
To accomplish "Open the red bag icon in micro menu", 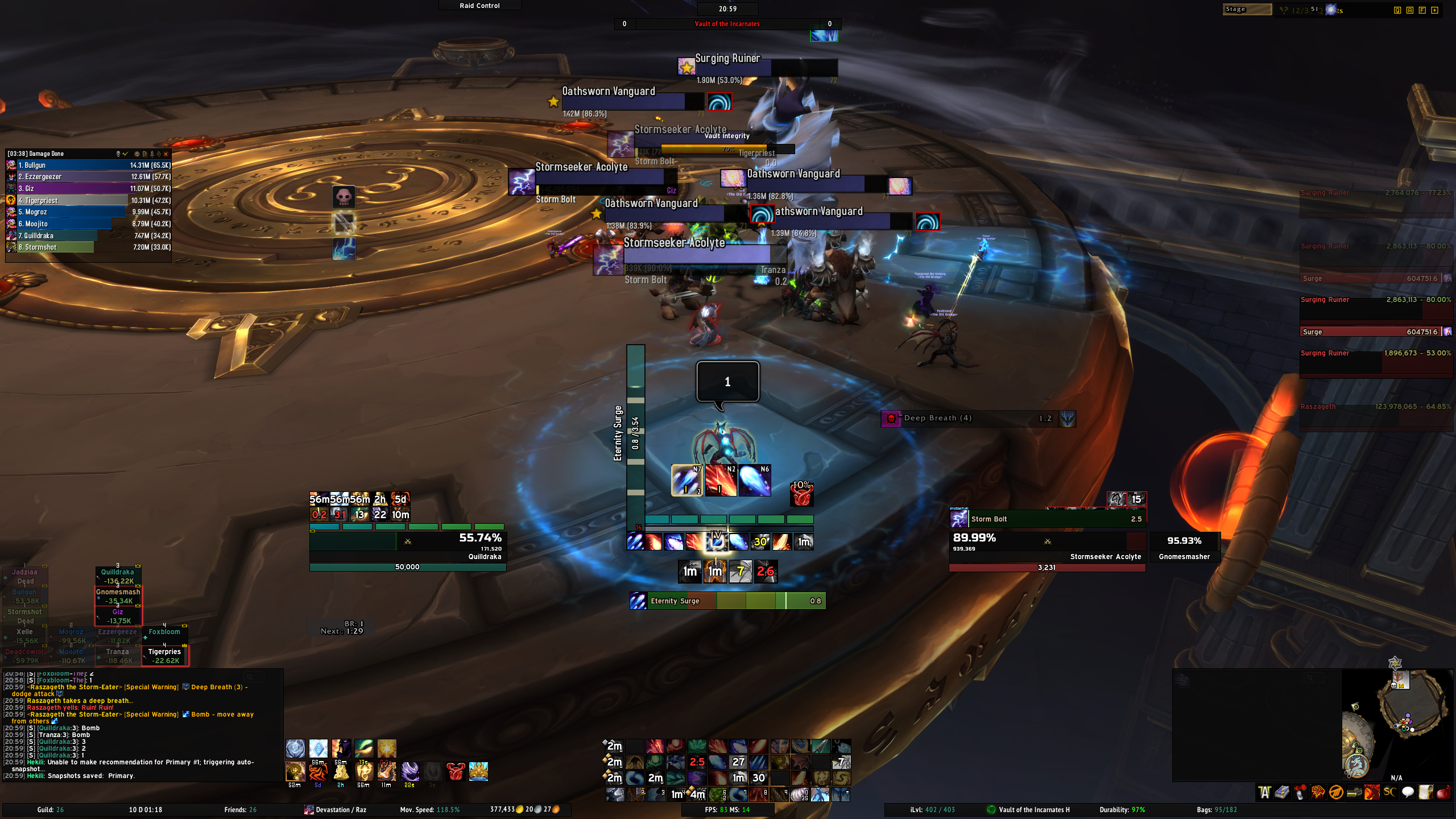I will (1445, 792).
